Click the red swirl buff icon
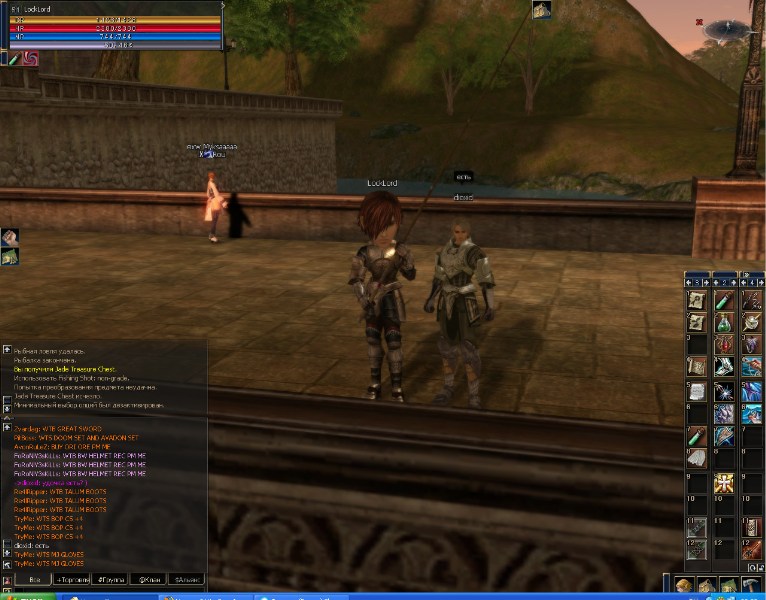The width and height of the screenshot is (766, 600). (30, 58)
